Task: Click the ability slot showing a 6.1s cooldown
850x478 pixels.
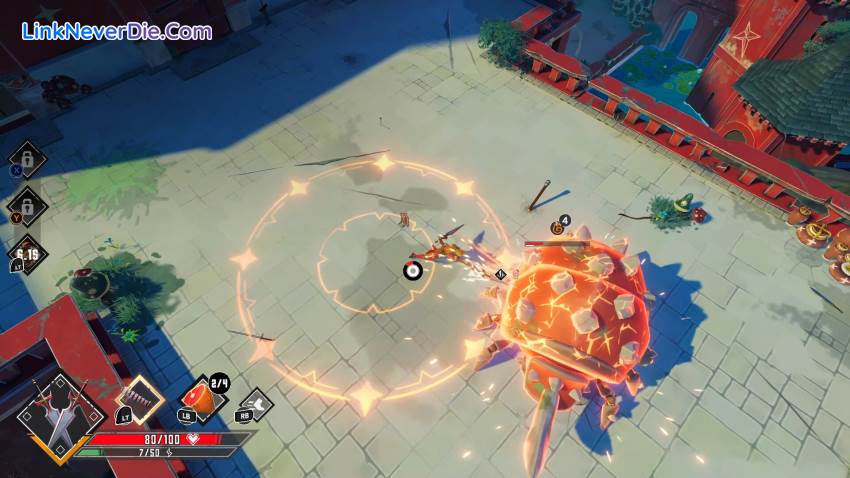Action: [27, 254]
